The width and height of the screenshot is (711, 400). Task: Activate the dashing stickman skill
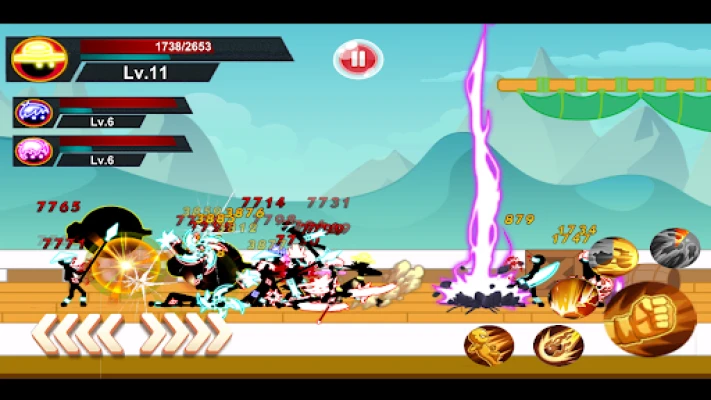tap(488, 345)
